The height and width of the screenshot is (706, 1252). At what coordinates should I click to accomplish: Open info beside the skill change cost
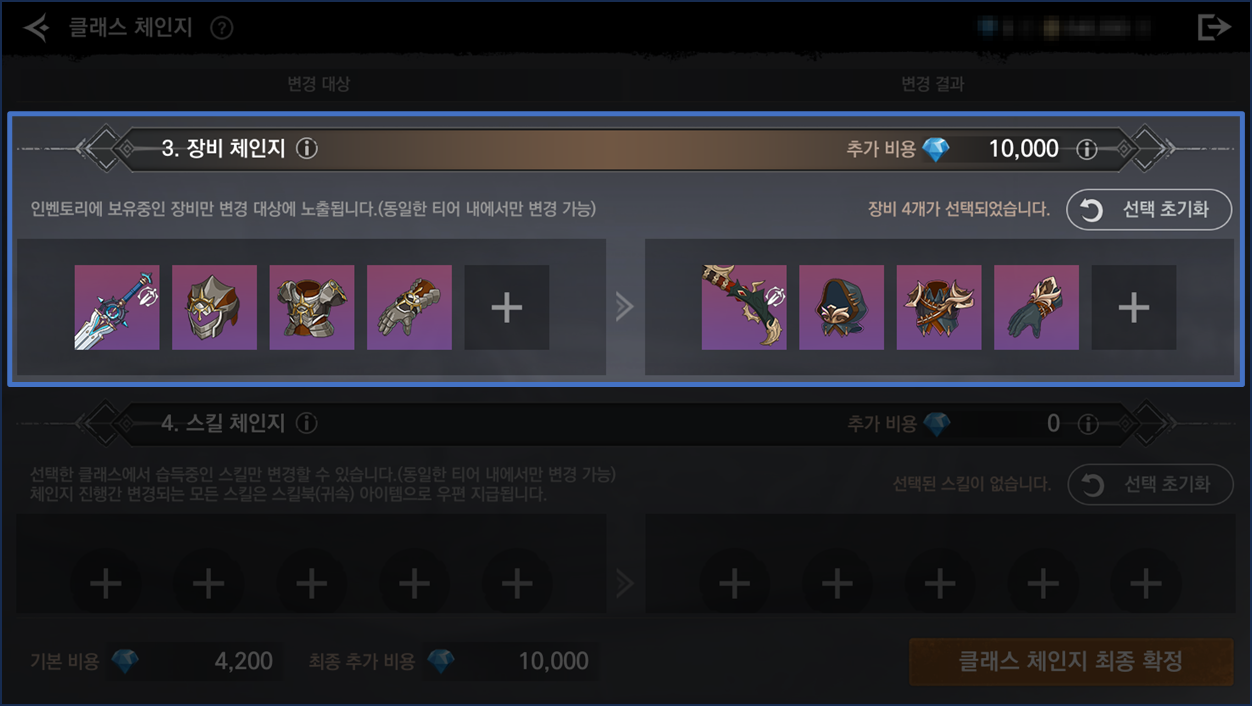click(1086, 425)
